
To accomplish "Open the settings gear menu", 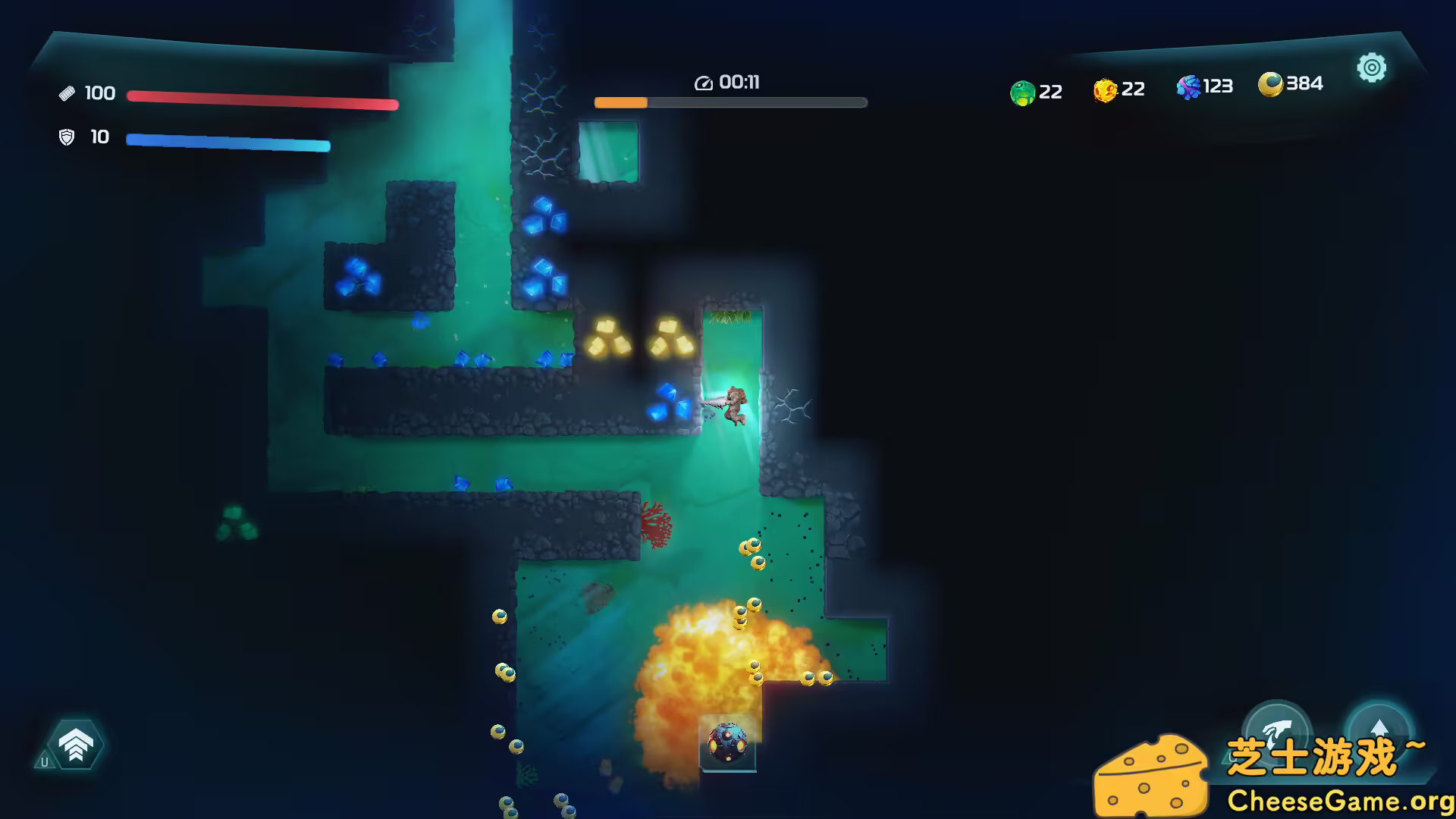I will [1371, 68].
